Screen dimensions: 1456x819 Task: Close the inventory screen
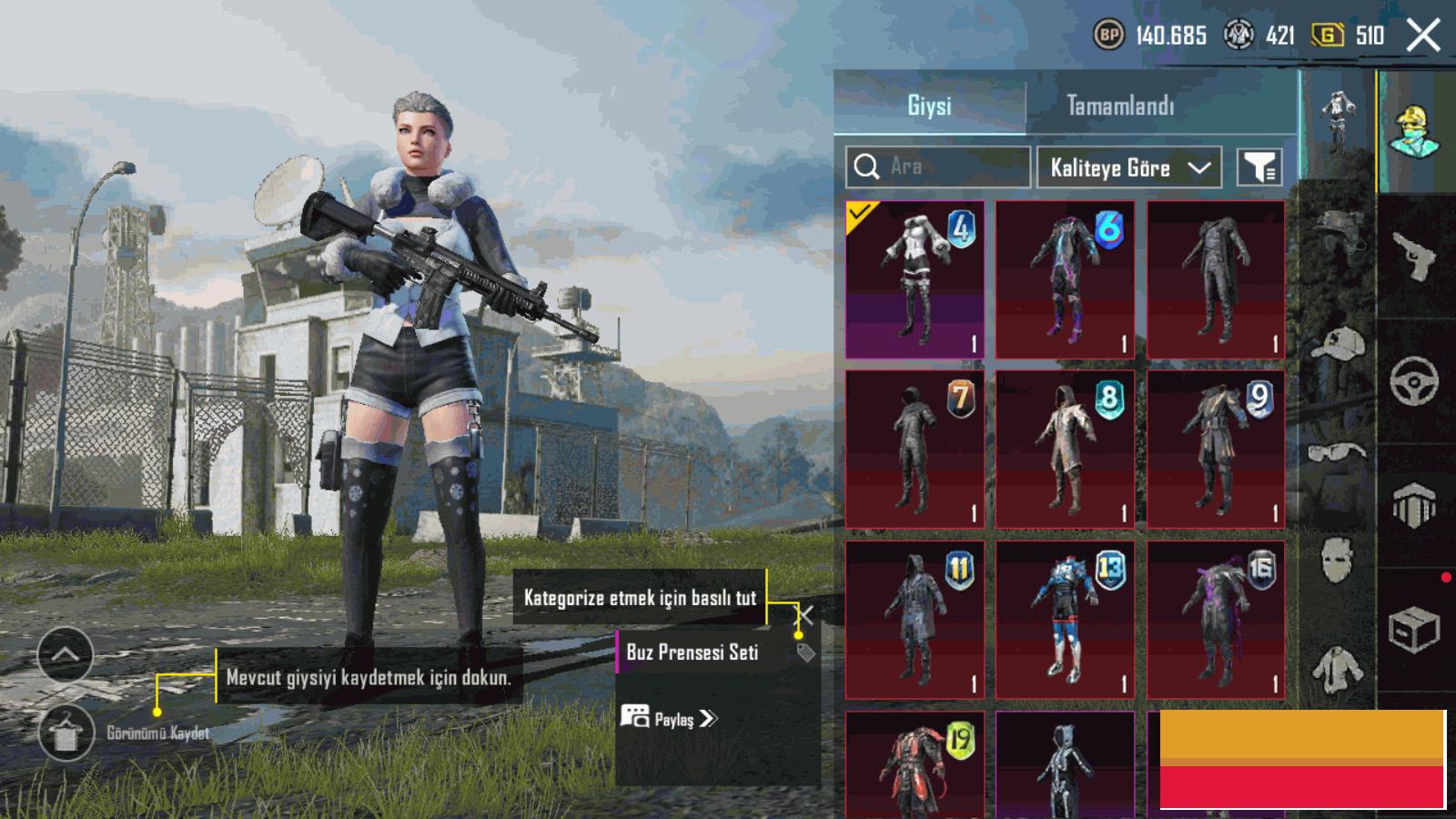(1423, 36)
